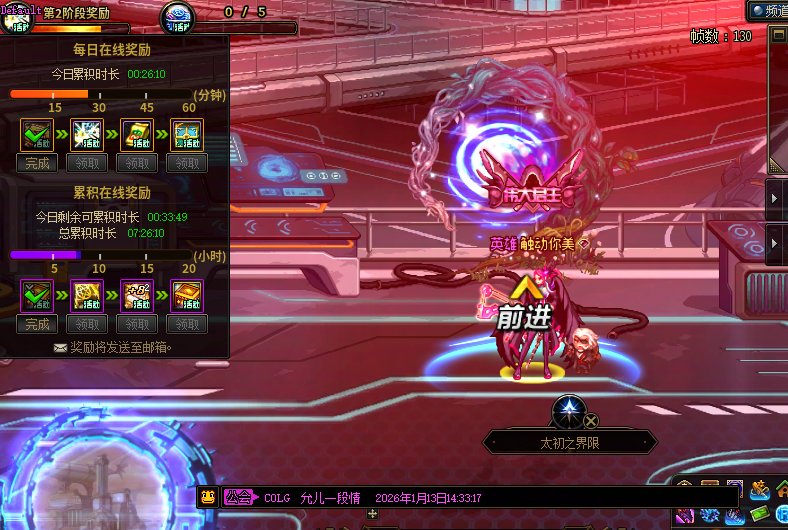
Task: Claim the 10-hour cumulative online reward
Action: 87,324
